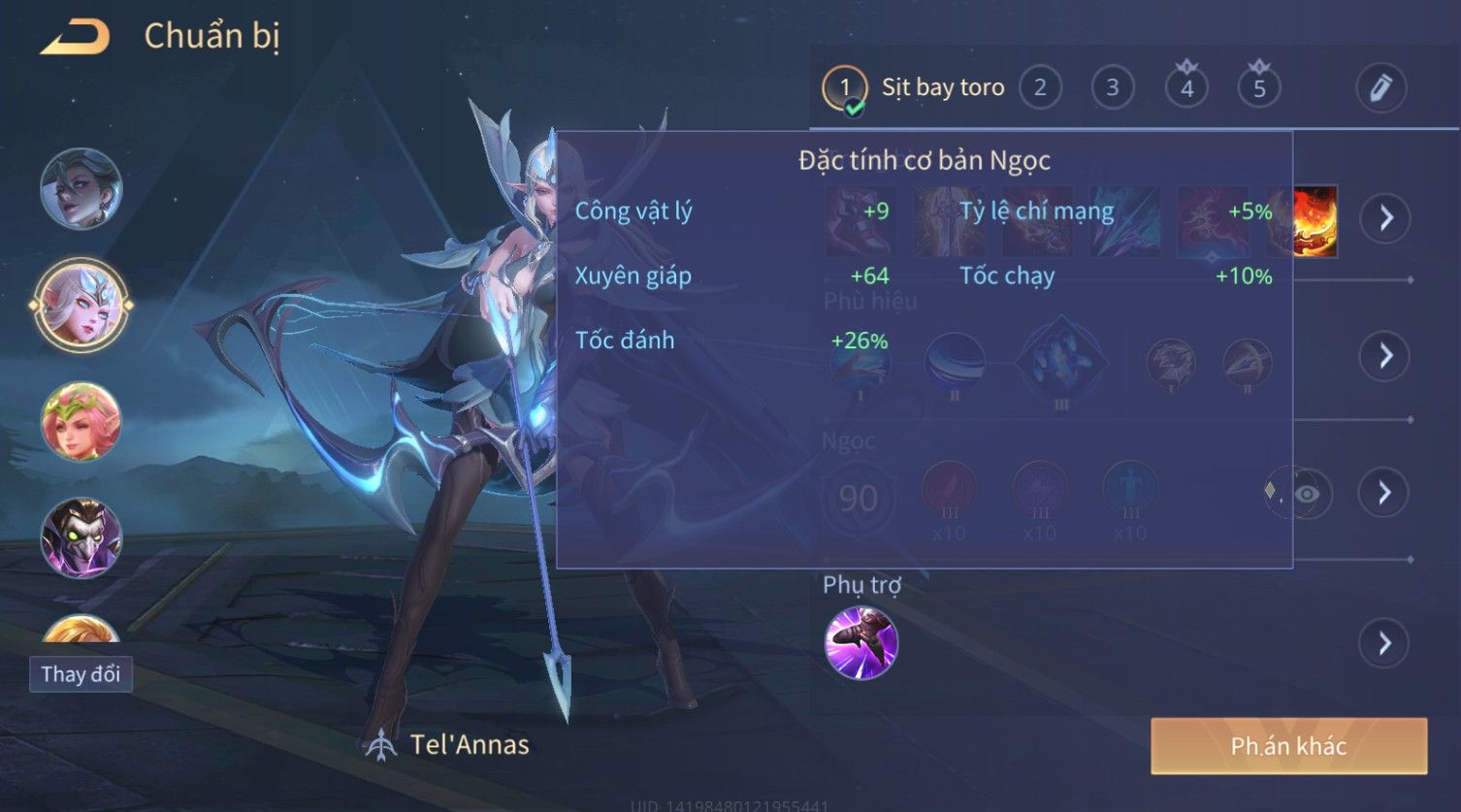Pick the pink-haired leaf crown hero
1461x812 pixels.
click(81, 422)
